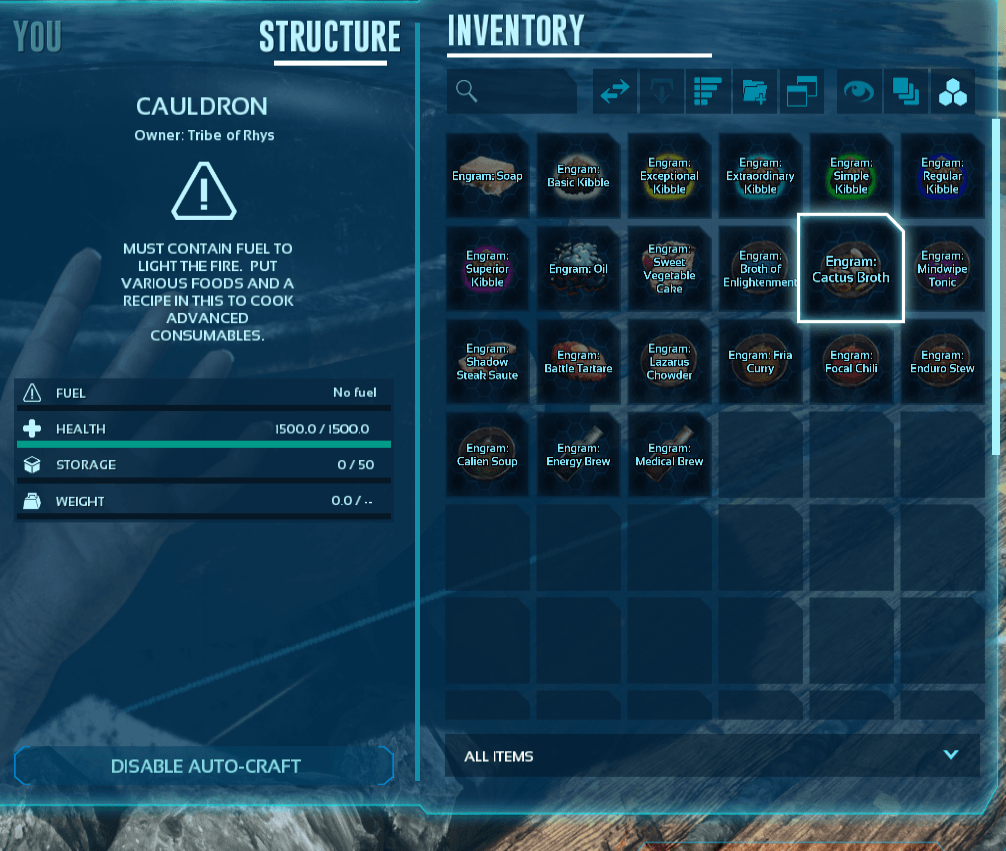Toggle the eye visibility icon
Screen dimensions: 1006x851
click(x=858, y=92)
